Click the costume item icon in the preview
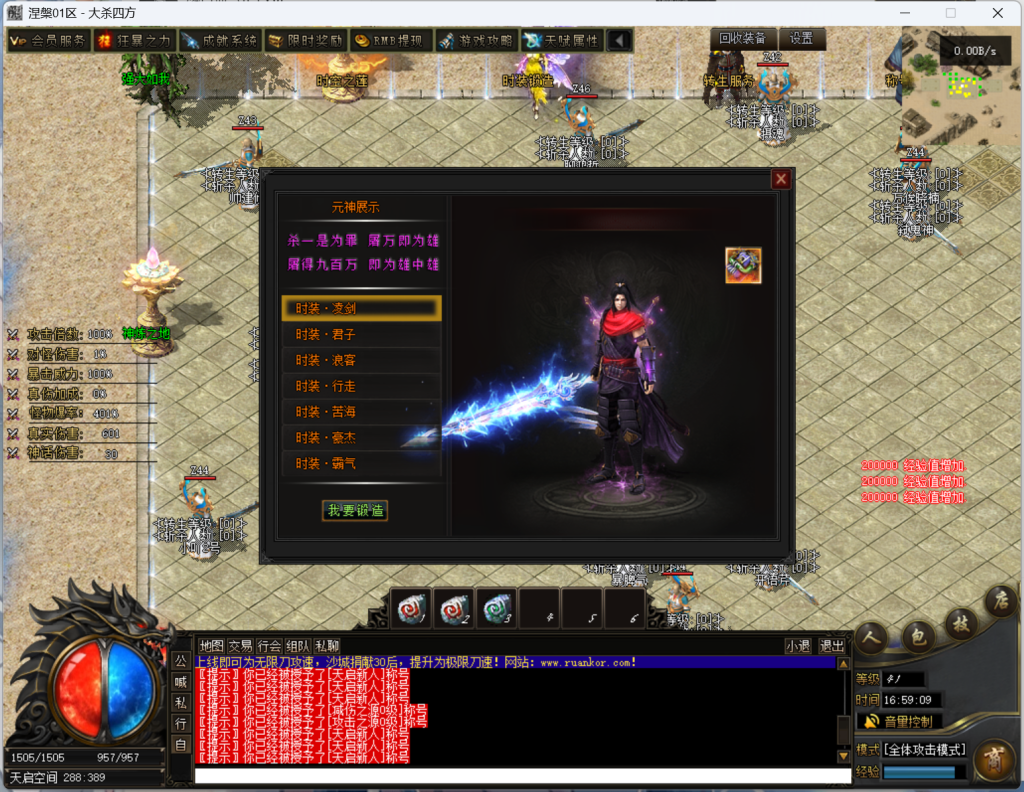This screenshot has width=1024, height=792. 743,266
